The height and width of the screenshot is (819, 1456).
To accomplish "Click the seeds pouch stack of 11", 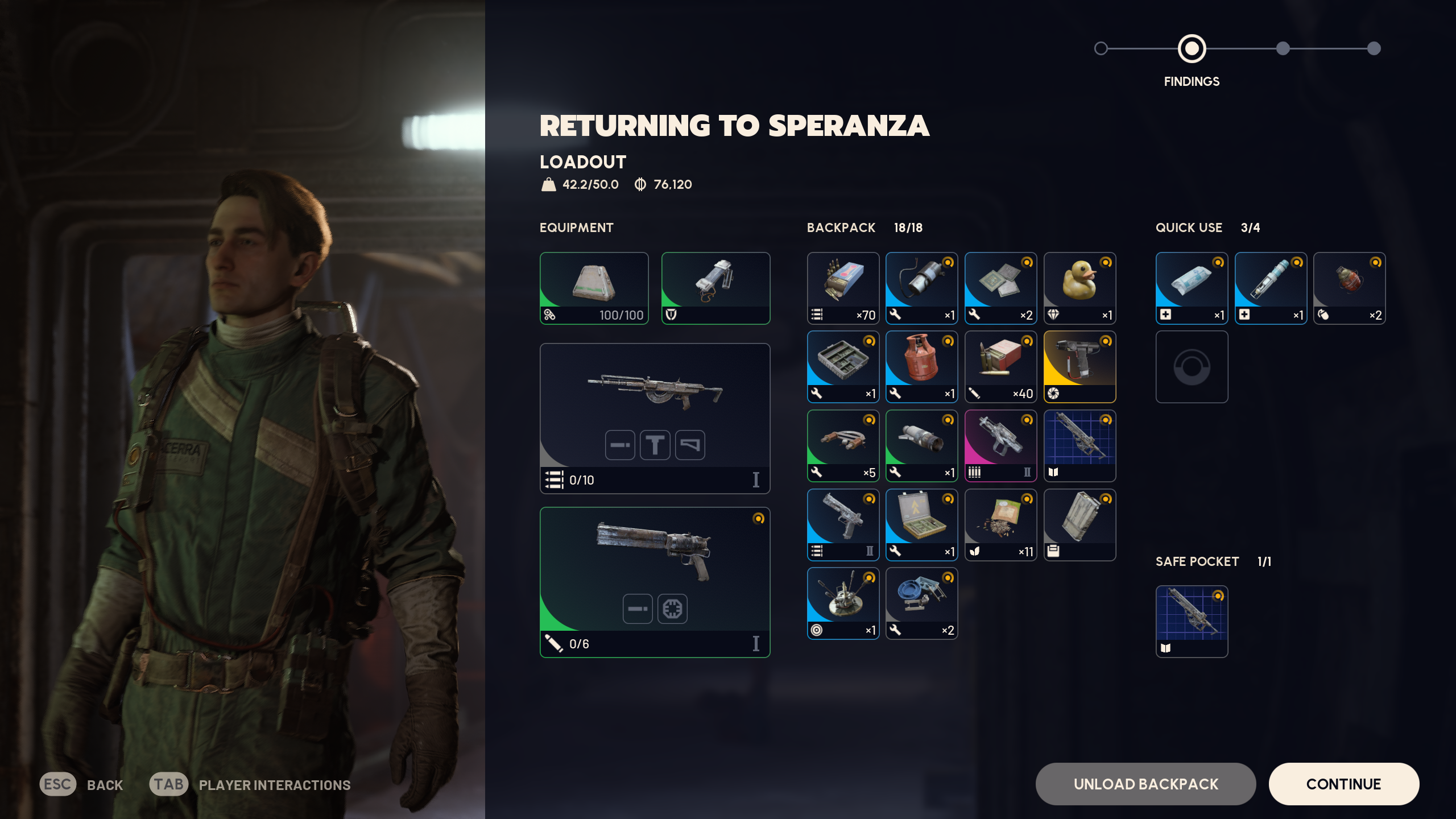I will coord(1000,524).
